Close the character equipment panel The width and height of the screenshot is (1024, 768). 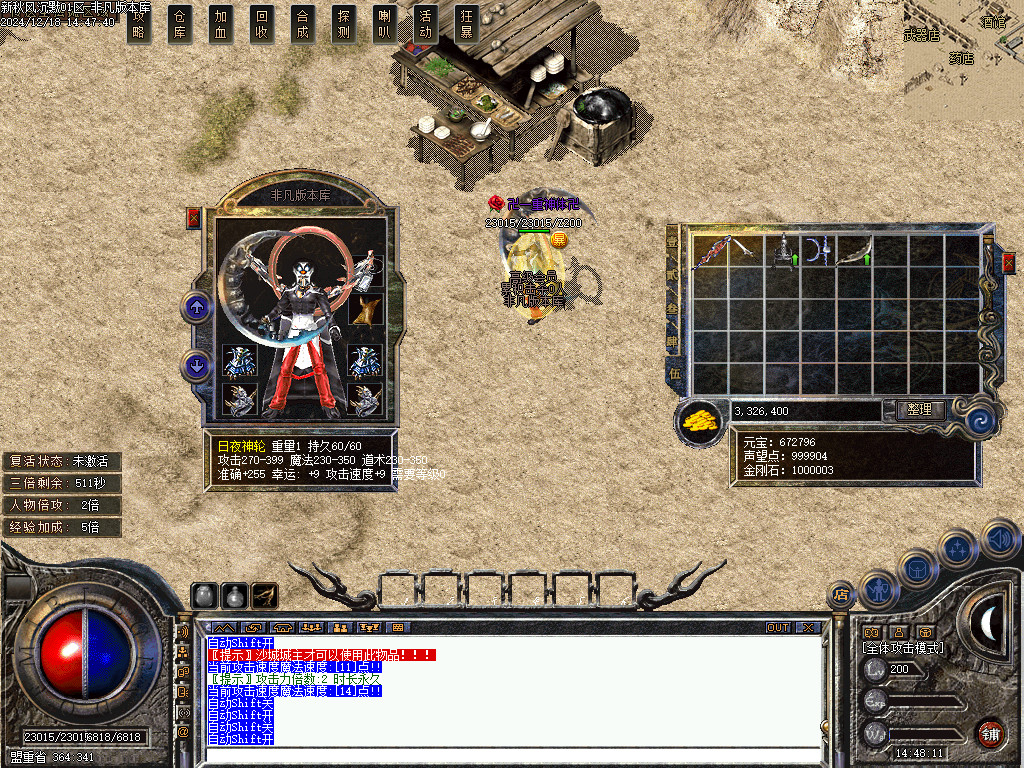point(194,217)
